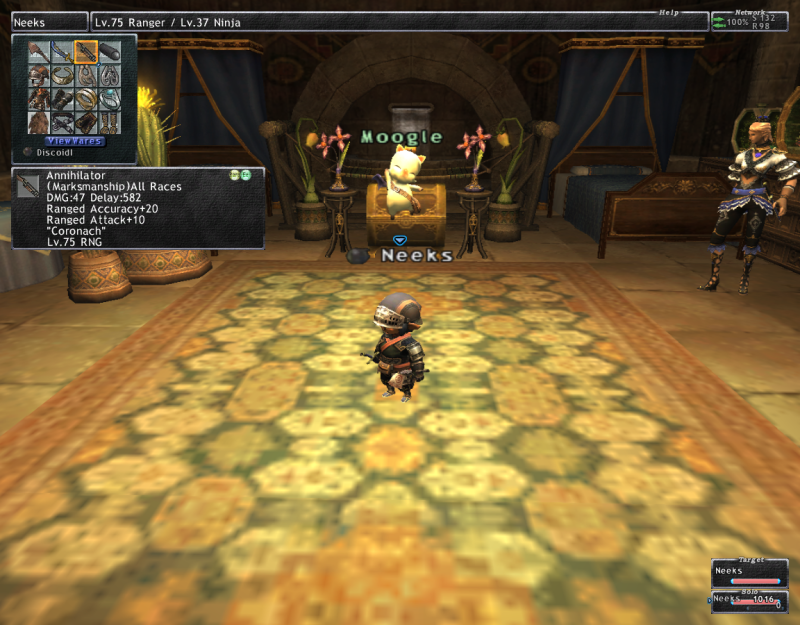
Task: Select the silver earring slot
Action: coord(108,75)
